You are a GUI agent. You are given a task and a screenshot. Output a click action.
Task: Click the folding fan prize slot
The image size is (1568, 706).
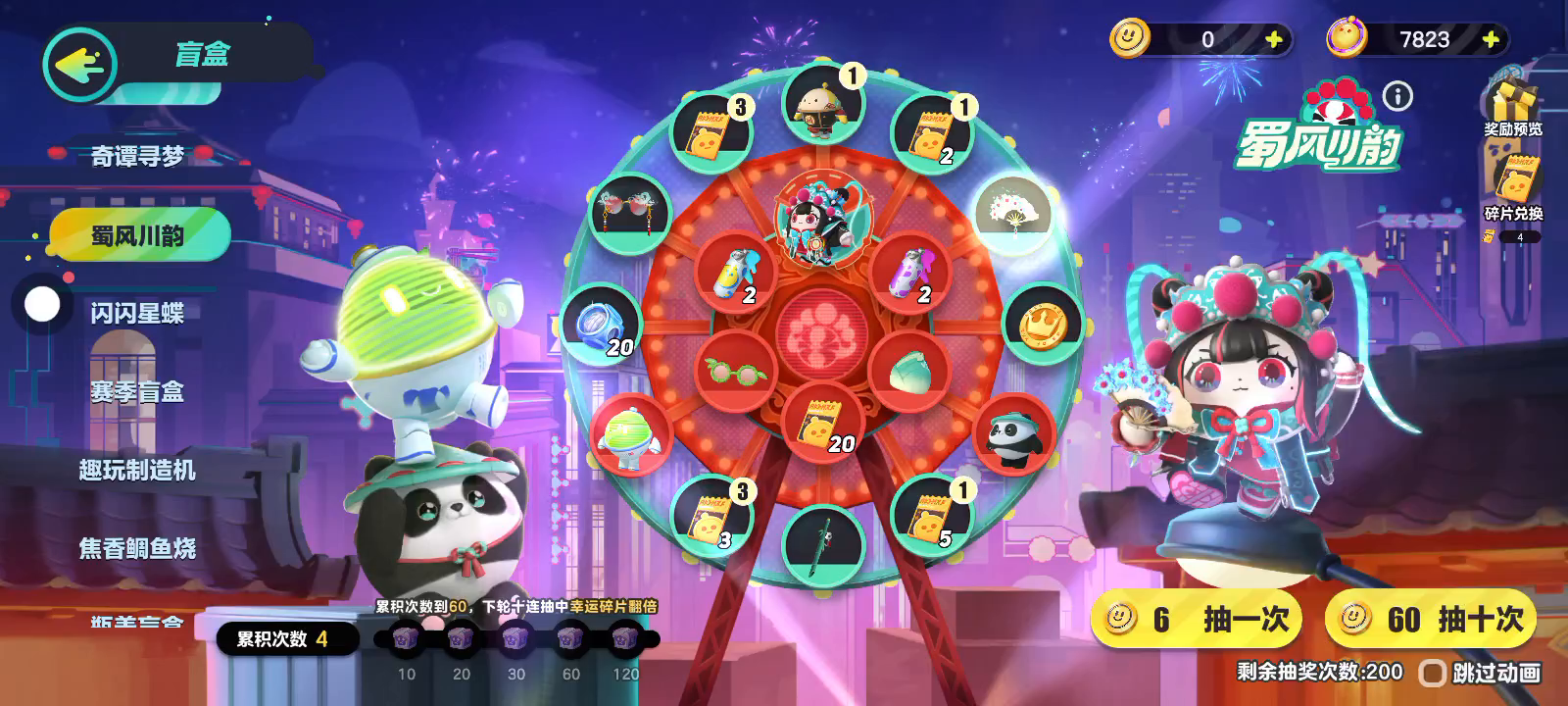click(x=1013, y=213)
